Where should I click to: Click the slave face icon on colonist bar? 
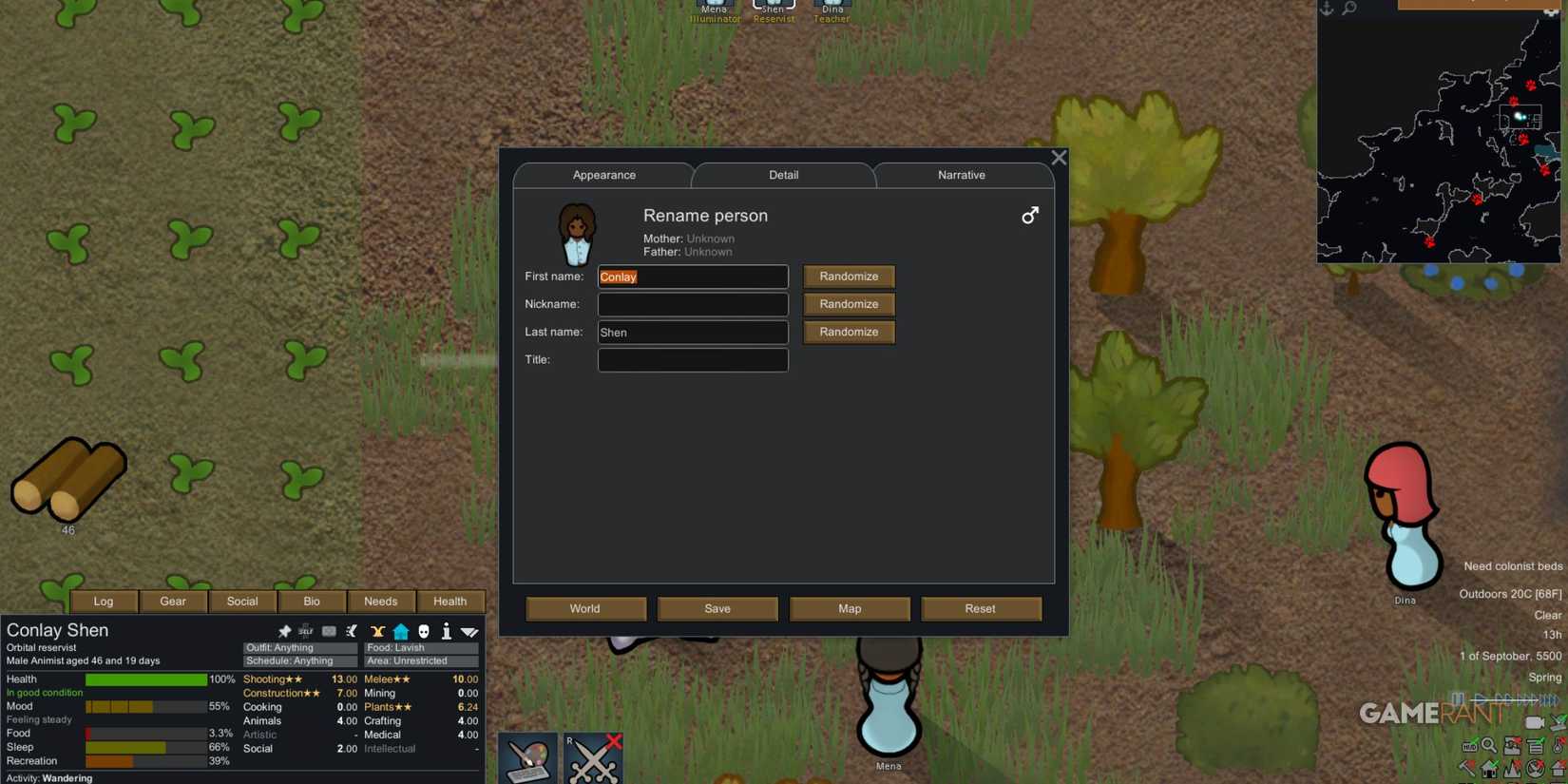click(423, 630)
